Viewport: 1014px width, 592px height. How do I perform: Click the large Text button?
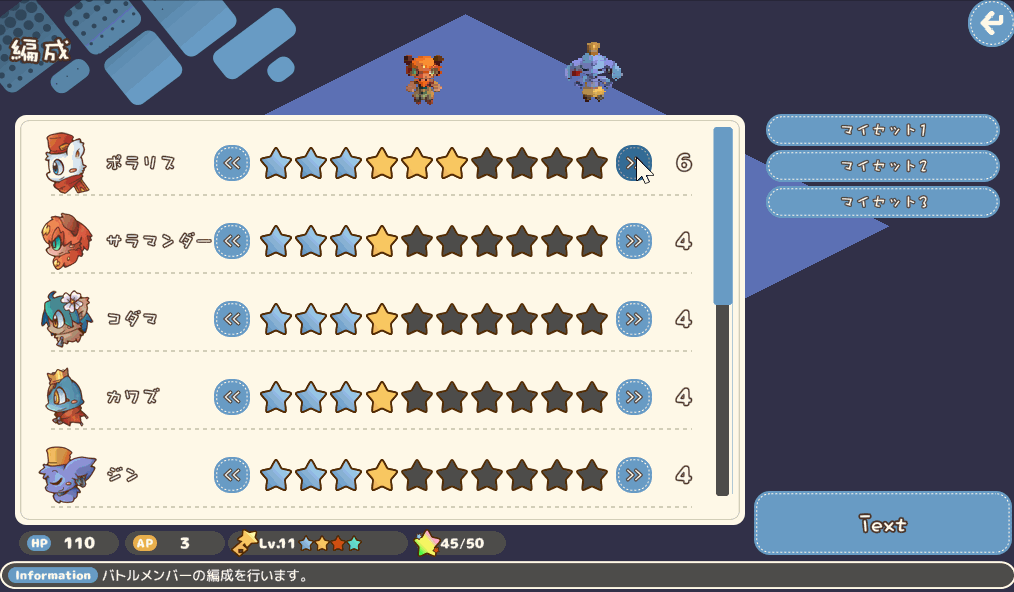click(882, 523)
